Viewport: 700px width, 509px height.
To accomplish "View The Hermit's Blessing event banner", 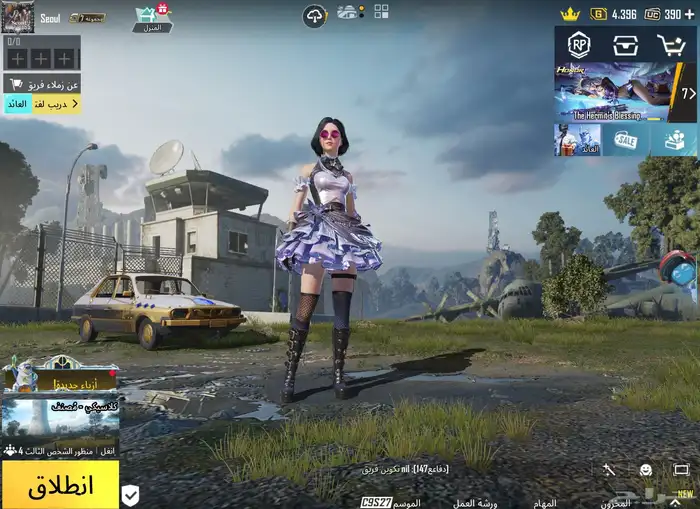I will (x=612, y=92).
